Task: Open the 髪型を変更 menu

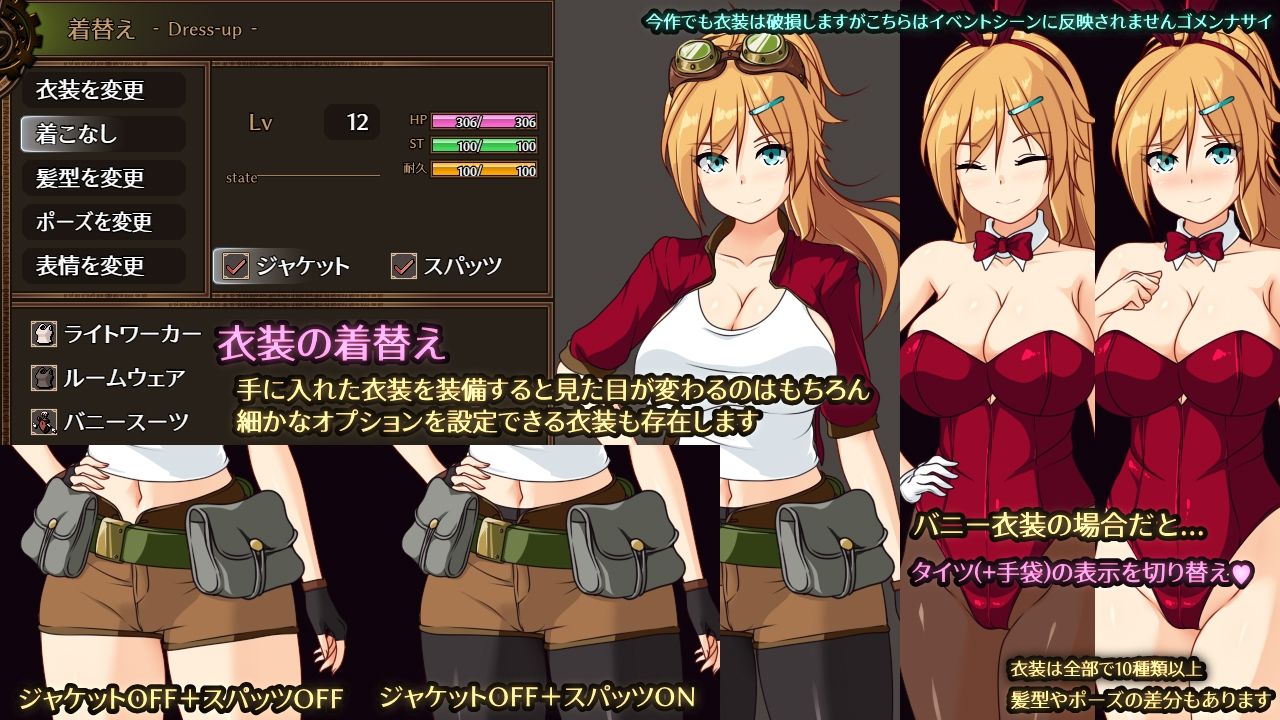Action: click(x=103, y=179)
